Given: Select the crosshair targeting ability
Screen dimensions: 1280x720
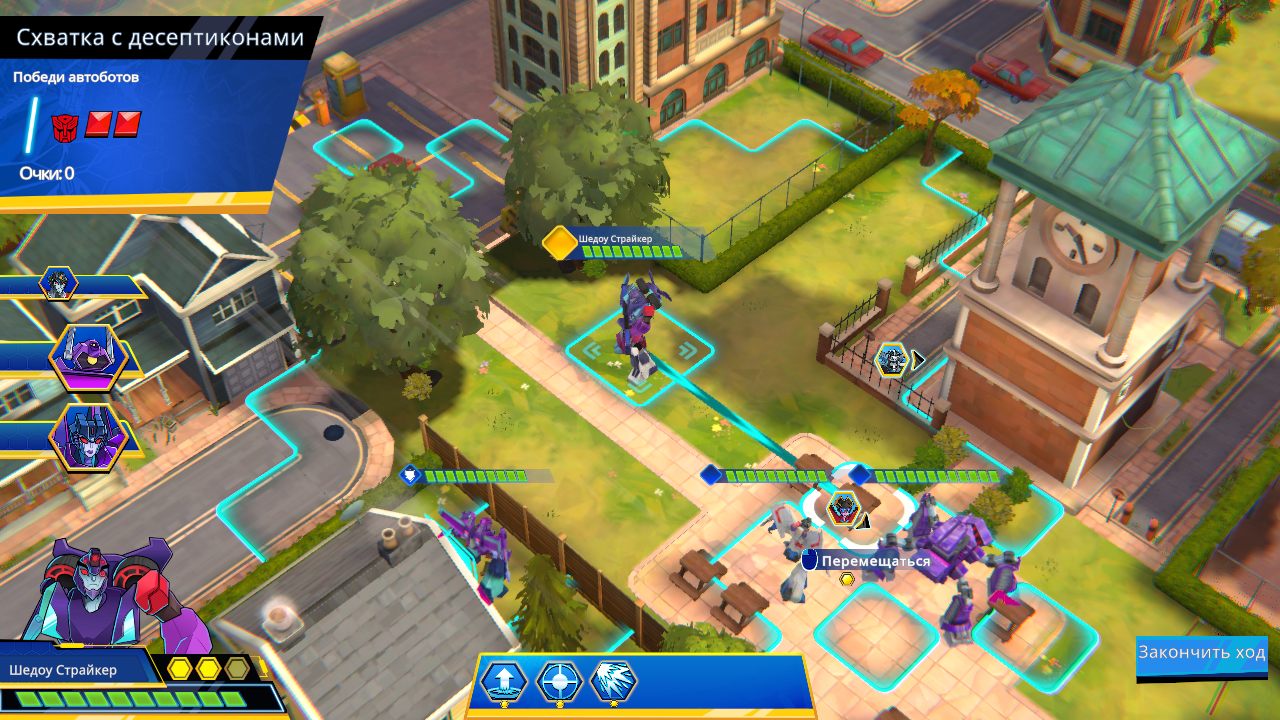Looking at the screenshot, I should point(559,681).
